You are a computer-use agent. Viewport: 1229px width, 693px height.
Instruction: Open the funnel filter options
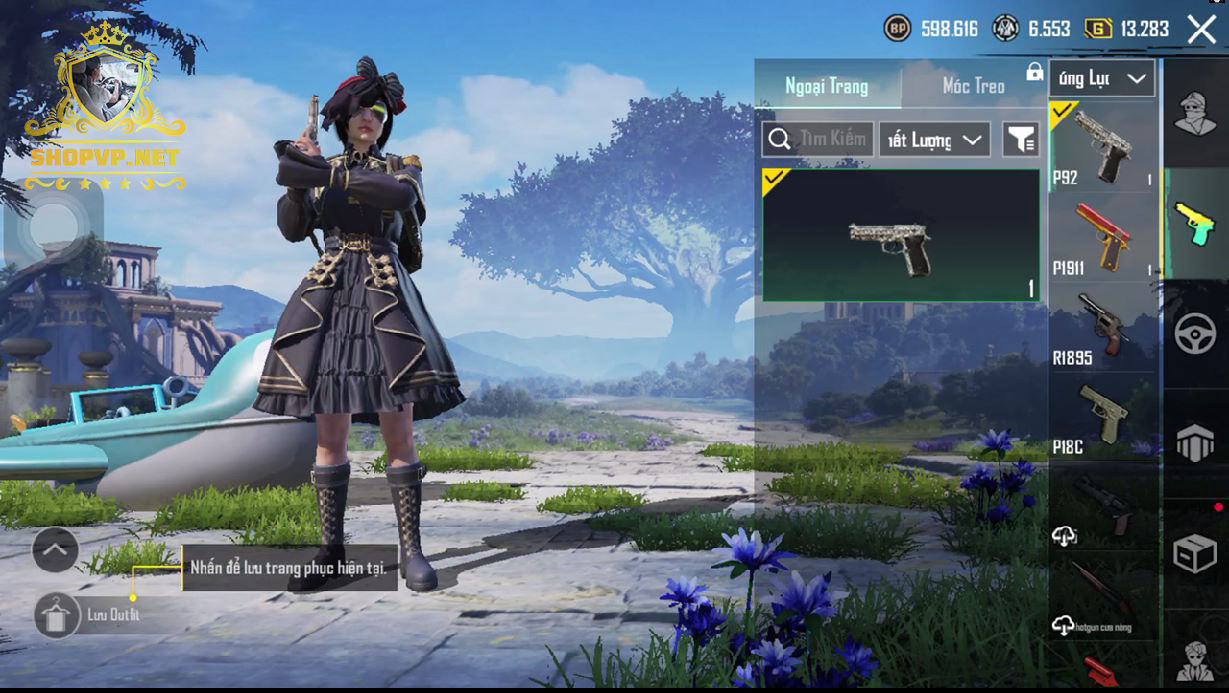1020,140
